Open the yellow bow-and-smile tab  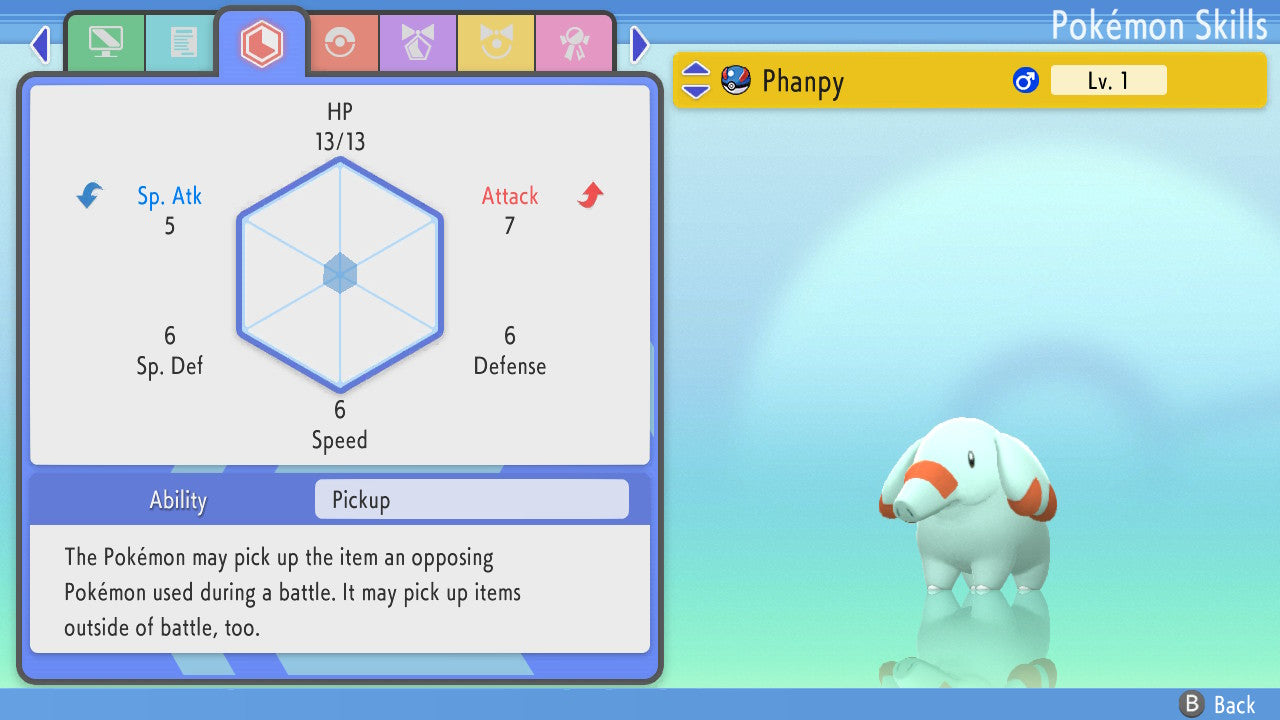click(x=496, y=43)
